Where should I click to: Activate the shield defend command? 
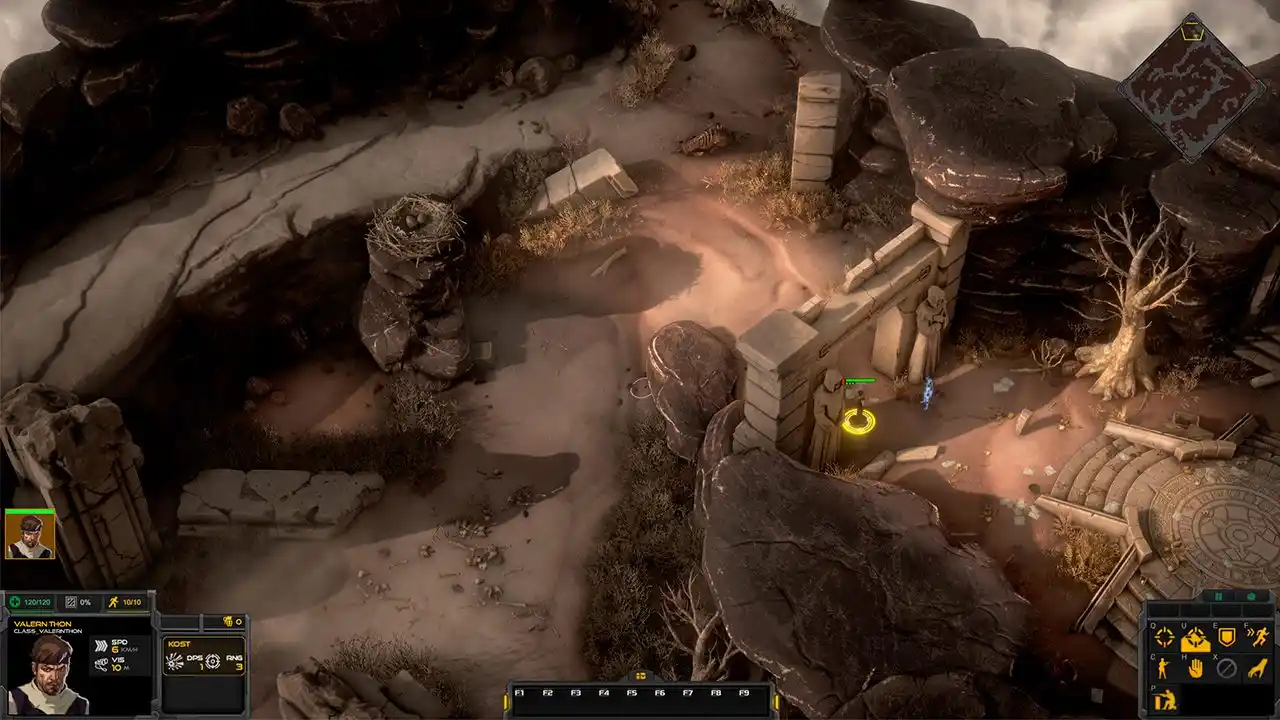pyautogui.click(x=1227, y=637)
